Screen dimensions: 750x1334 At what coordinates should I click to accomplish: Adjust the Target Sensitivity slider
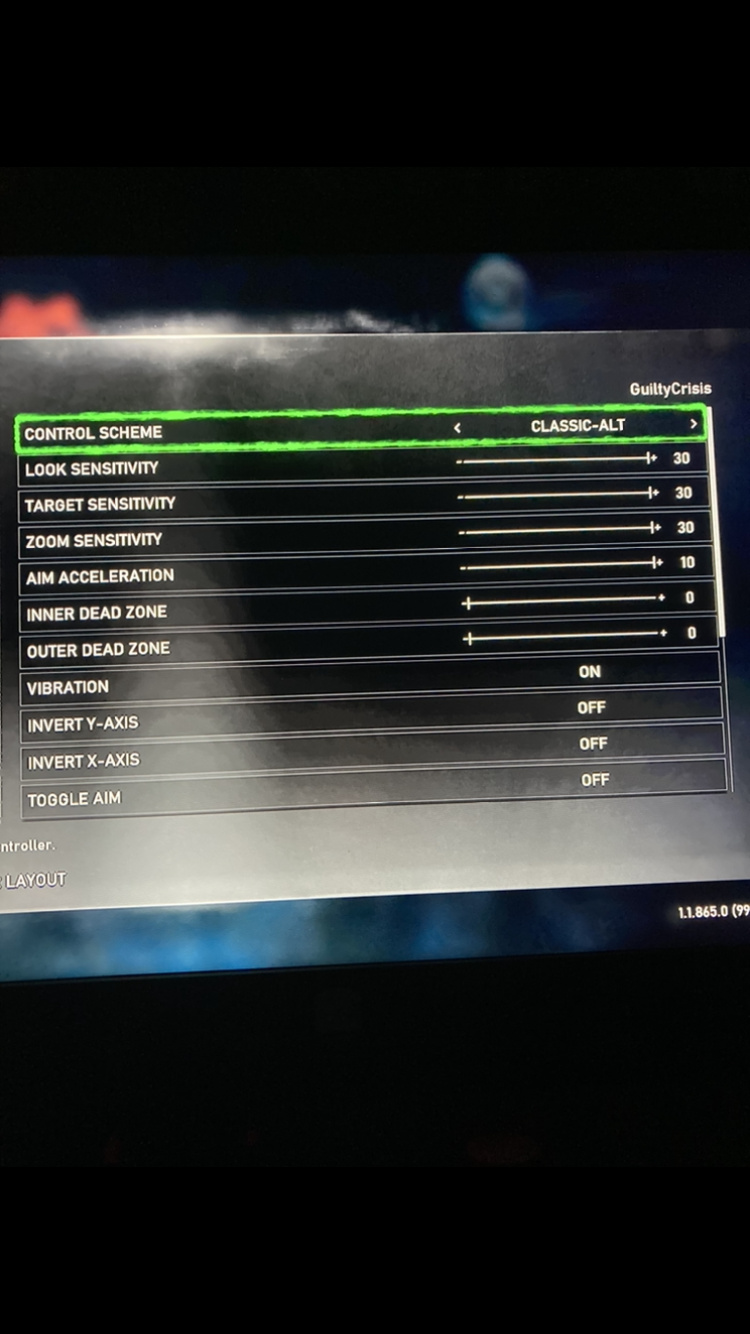(557, 494)
